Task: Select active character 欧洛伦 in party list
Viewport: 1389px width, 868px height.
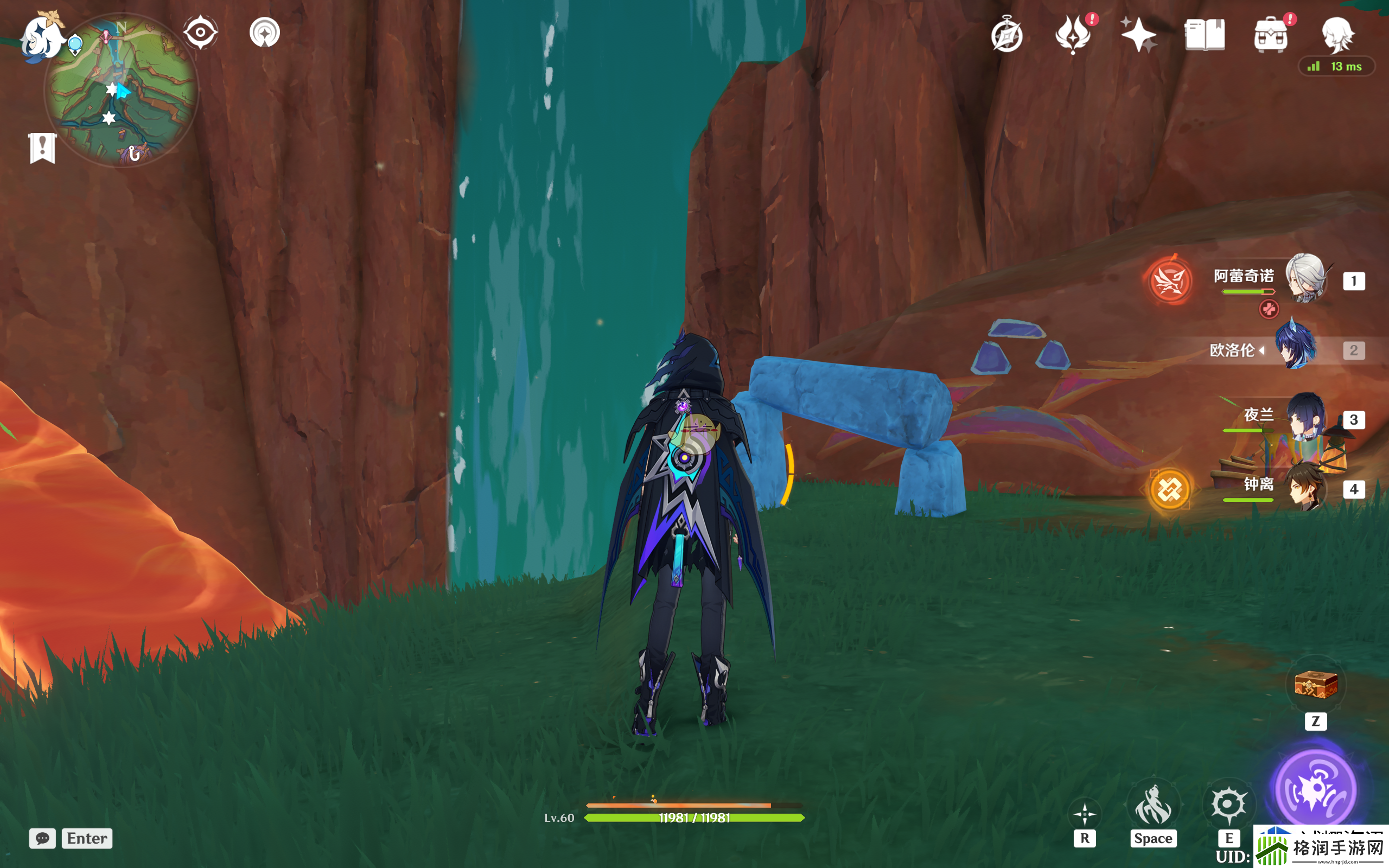Action: pos(1295,348)
